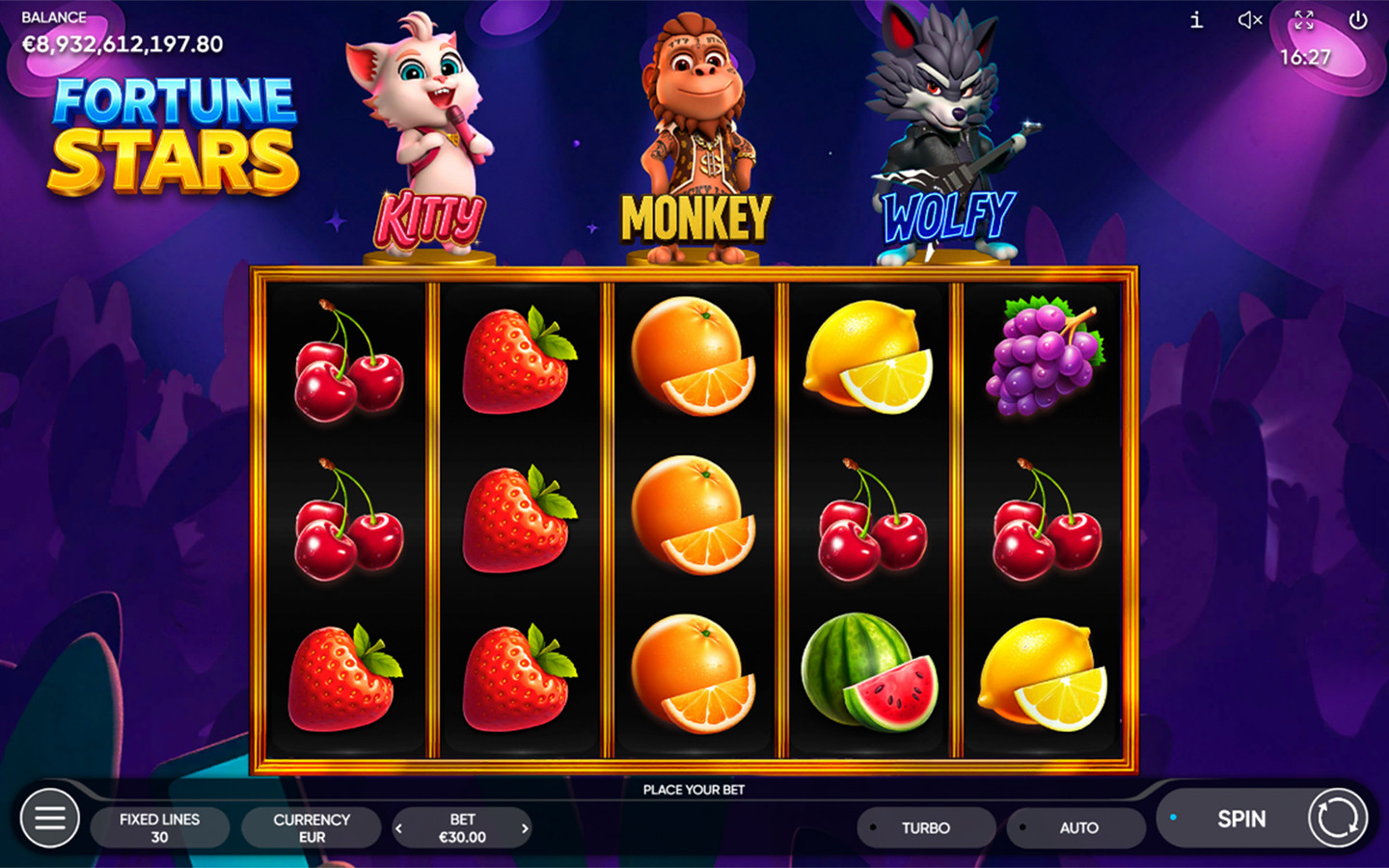The height and width of the screenshot is (868, 1389).
Task: Spin the reels with the SPIN button
Action: 1241,819
